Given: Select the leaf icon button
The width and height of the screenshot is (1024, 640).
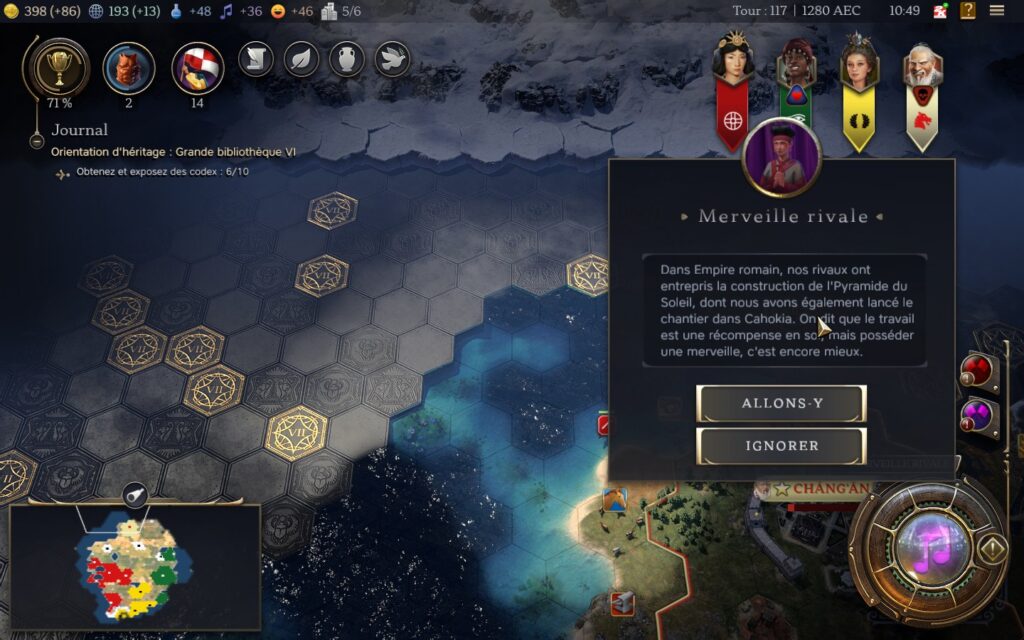Looking at the screenshot, I should click(301, 59).
